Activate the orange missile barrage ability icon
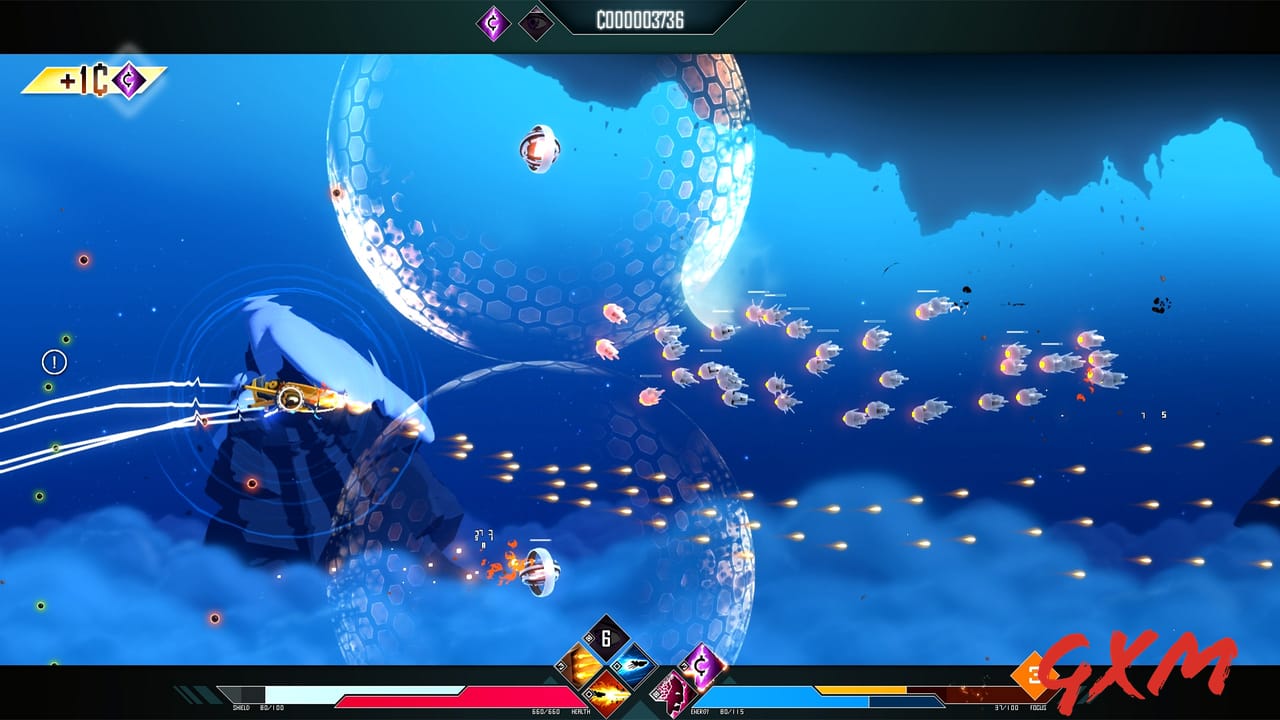Screen dimensions: 1280x720 point(581,665)
